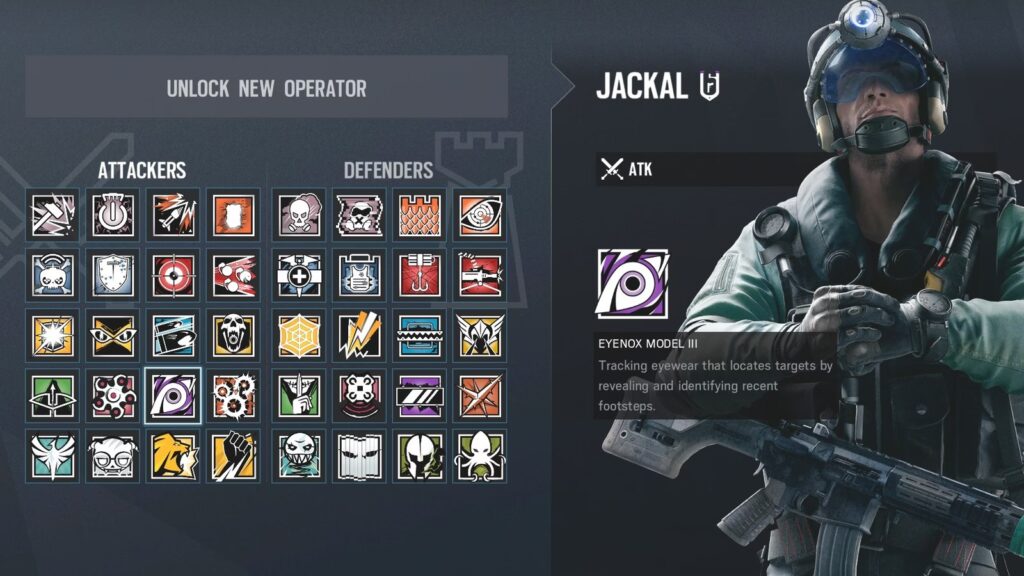Select the Montagne shield operator icon
1024x576 pixels.
(x=112, y=274)
